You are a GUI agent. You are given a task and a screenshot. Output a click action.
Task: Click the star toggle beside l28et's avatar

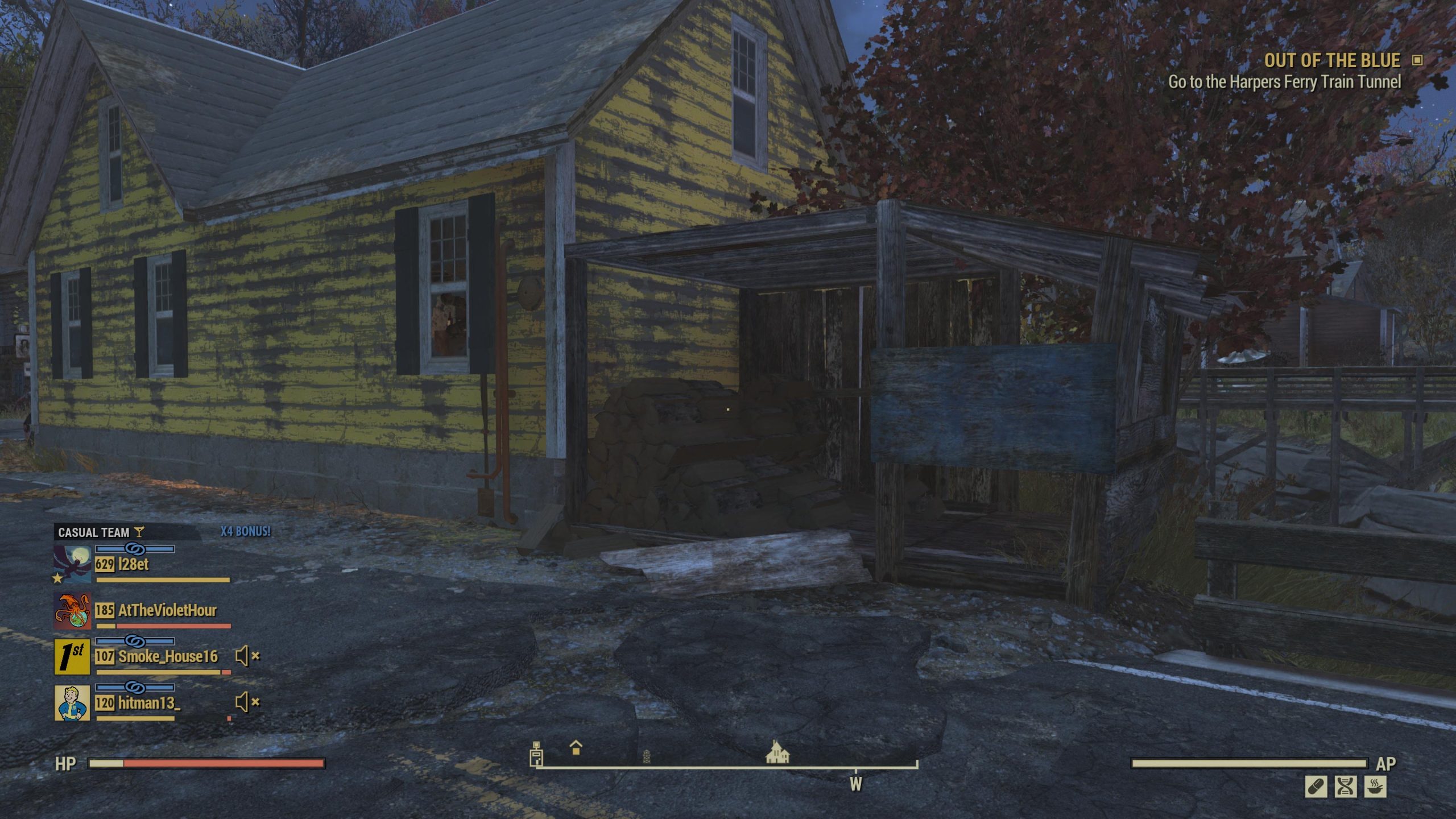tap(57, 578)
